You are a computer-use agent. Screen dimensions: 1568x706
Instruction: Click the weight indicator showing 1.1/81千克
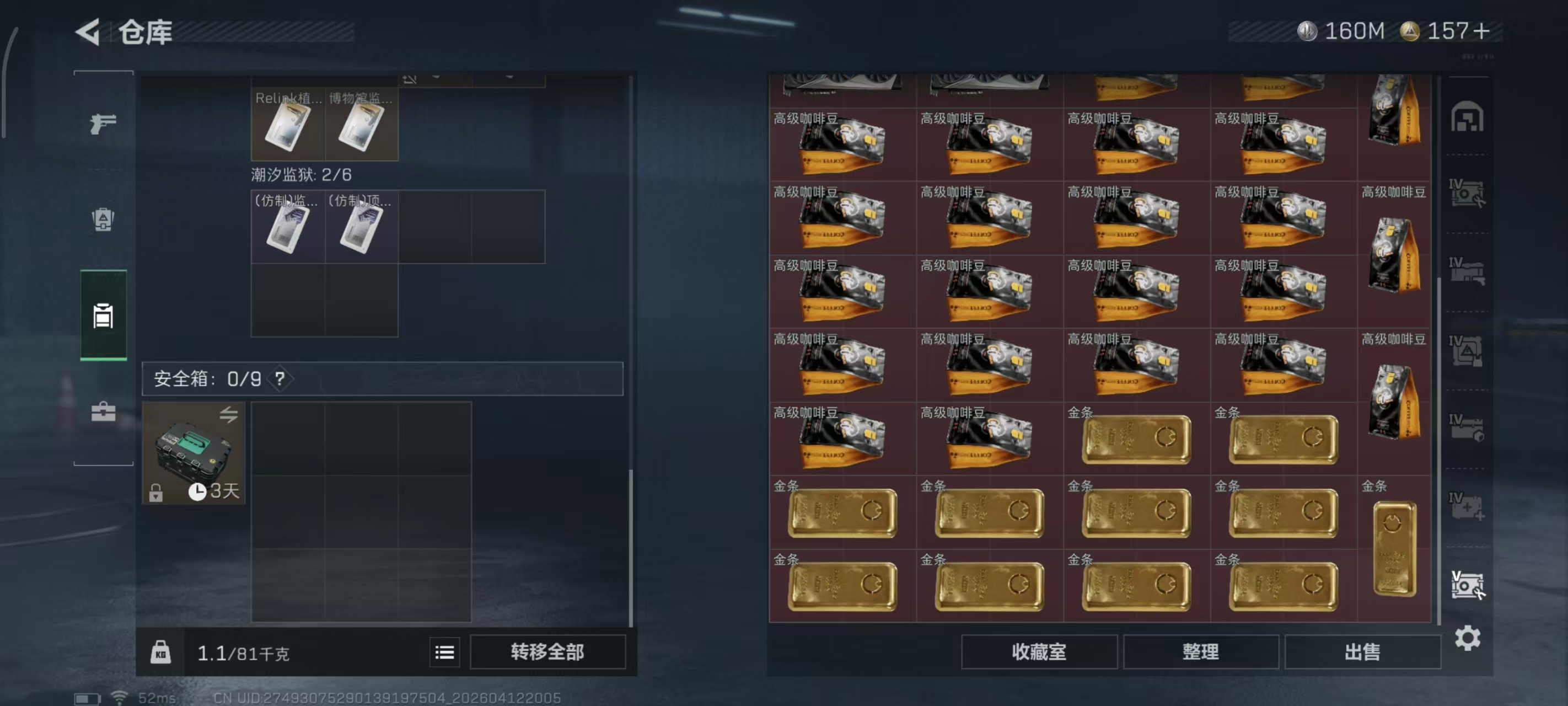244,652
